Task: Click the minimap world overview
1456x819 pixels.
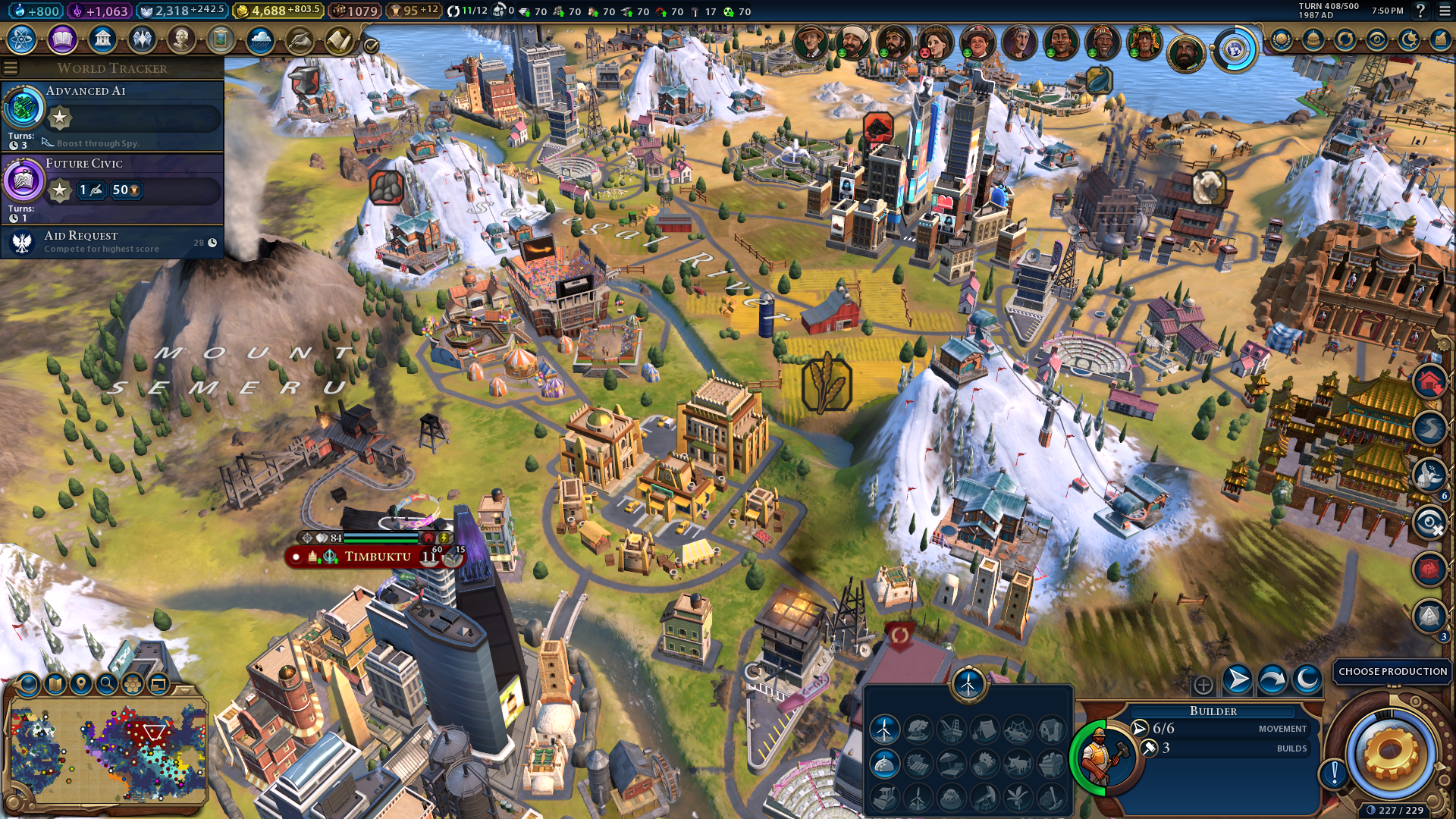Action: [109, 752]
